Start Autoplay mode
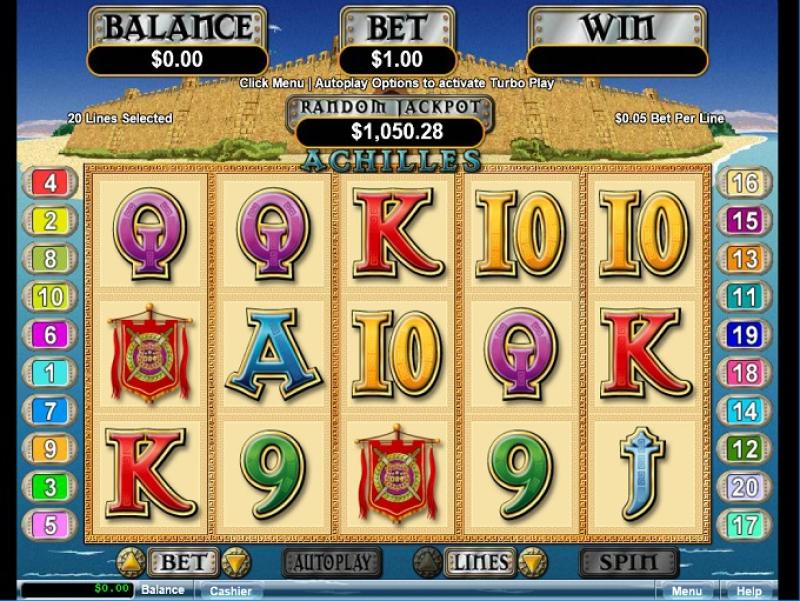The height and width of the screenshot is (601, 800). coord(332,562)
